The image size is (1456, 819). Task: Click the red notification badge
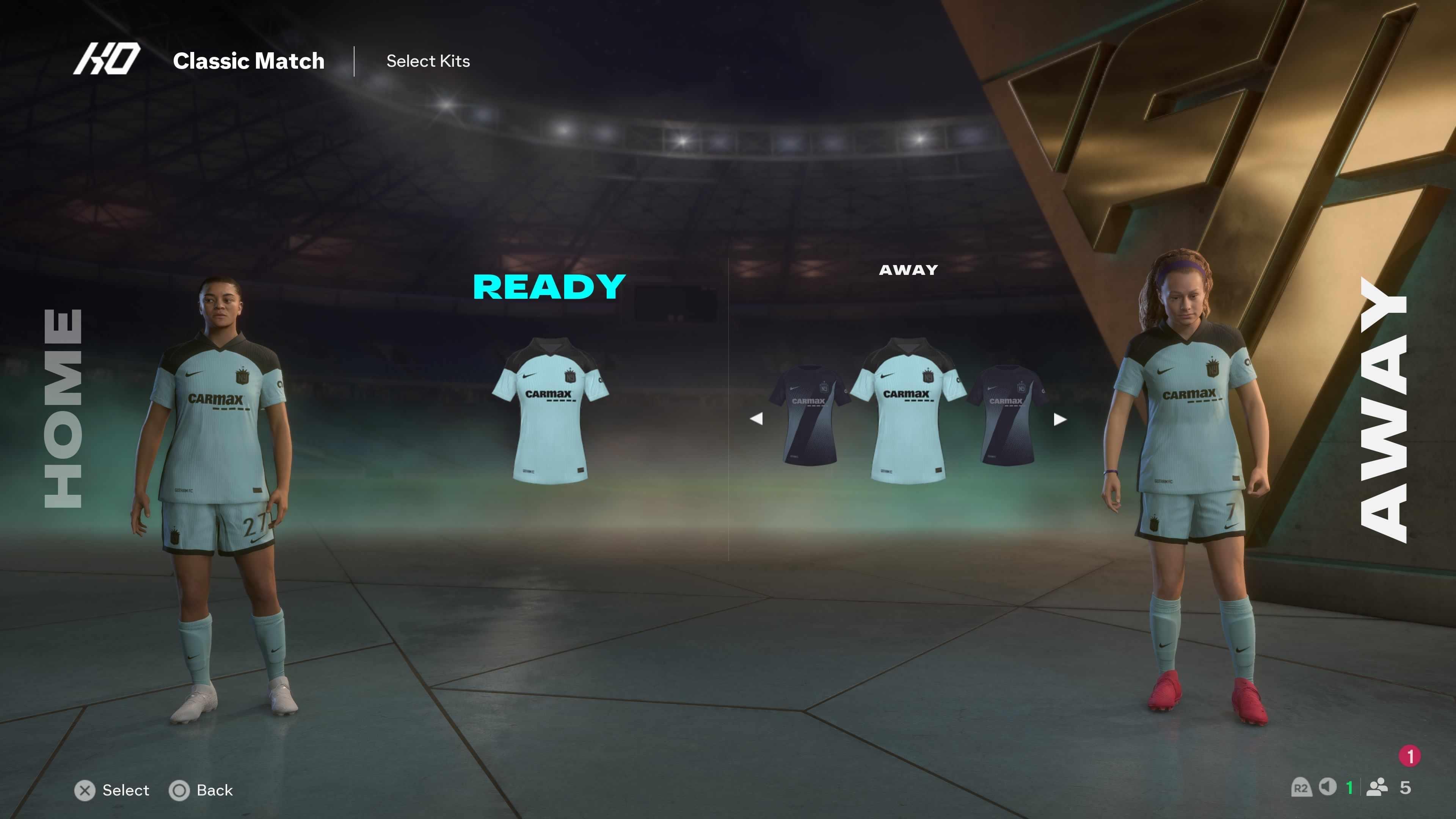coord(1410,756)
